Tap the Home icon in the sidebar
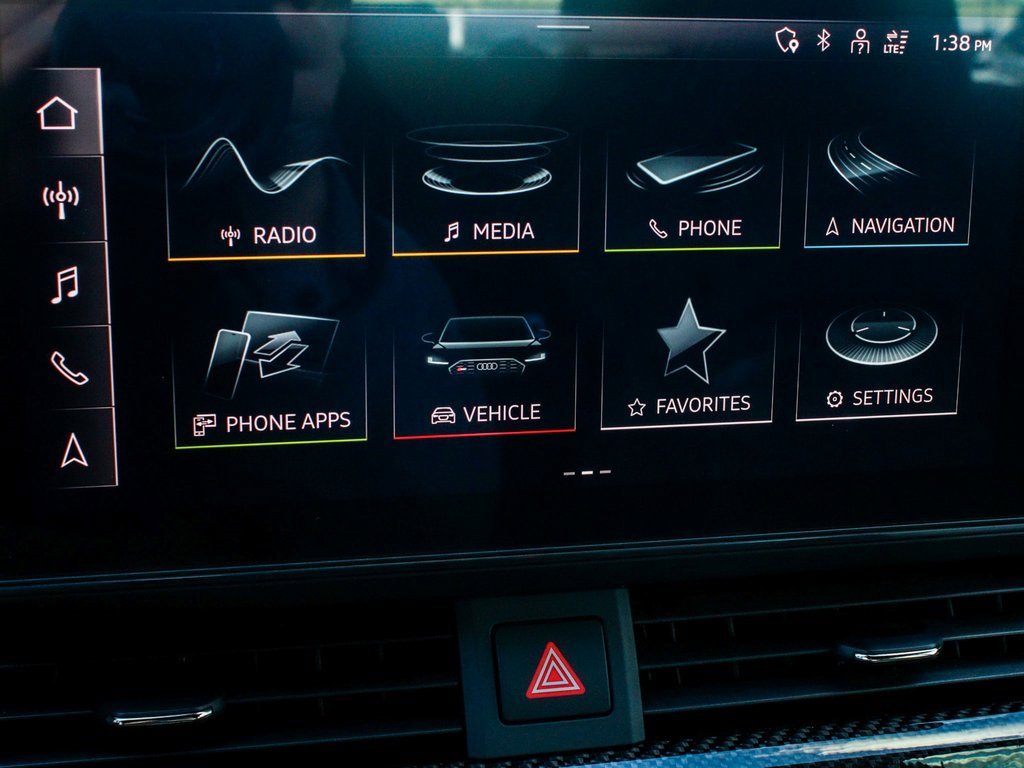This screenshot has height=768, width=1024. (x=58, y=114)
